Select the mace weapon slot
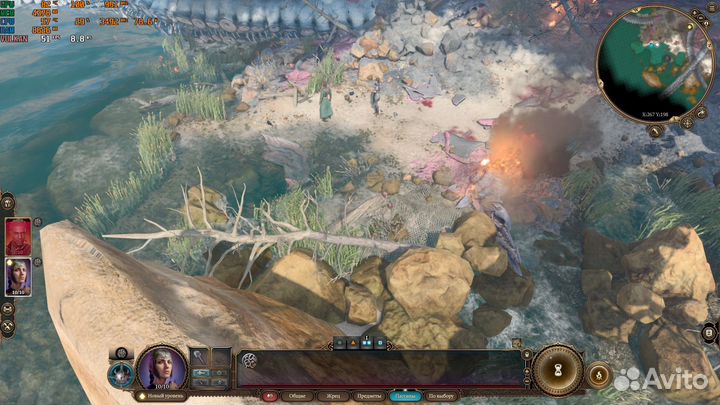Viewport: 720px width, 405px height. 200,357
